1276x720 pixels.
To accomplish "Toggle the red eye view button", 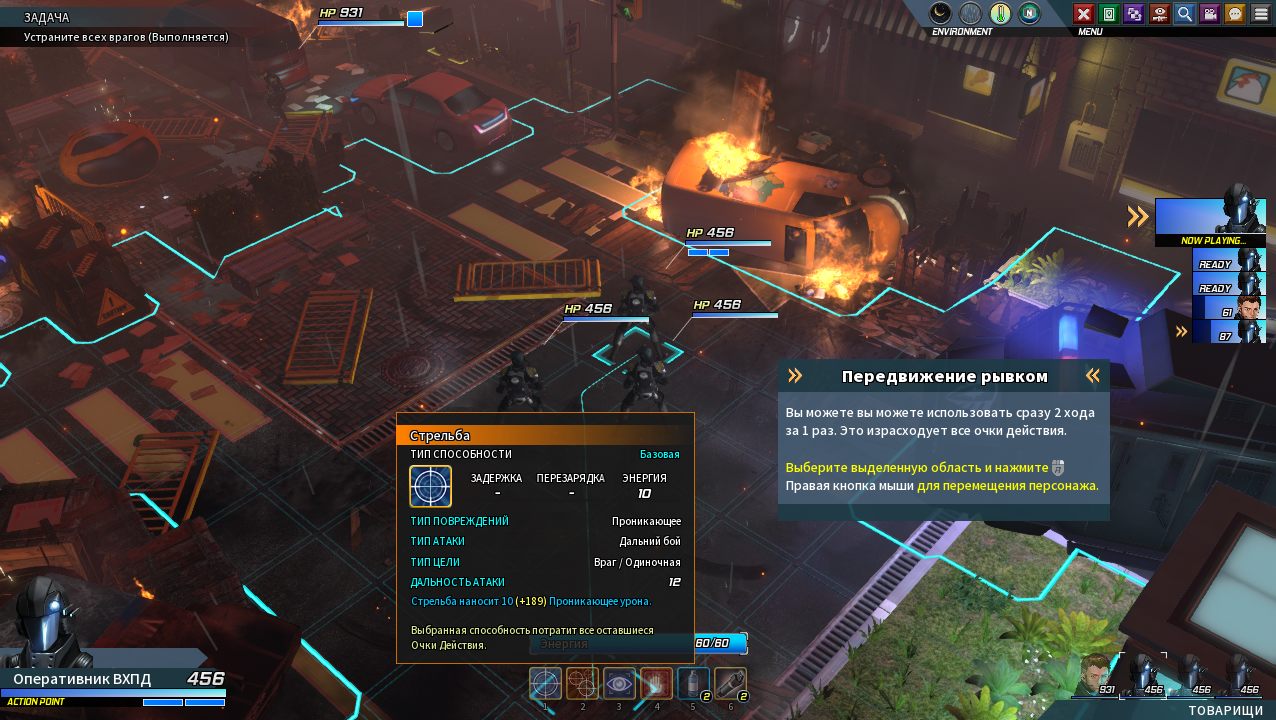I will point(1159,13).
